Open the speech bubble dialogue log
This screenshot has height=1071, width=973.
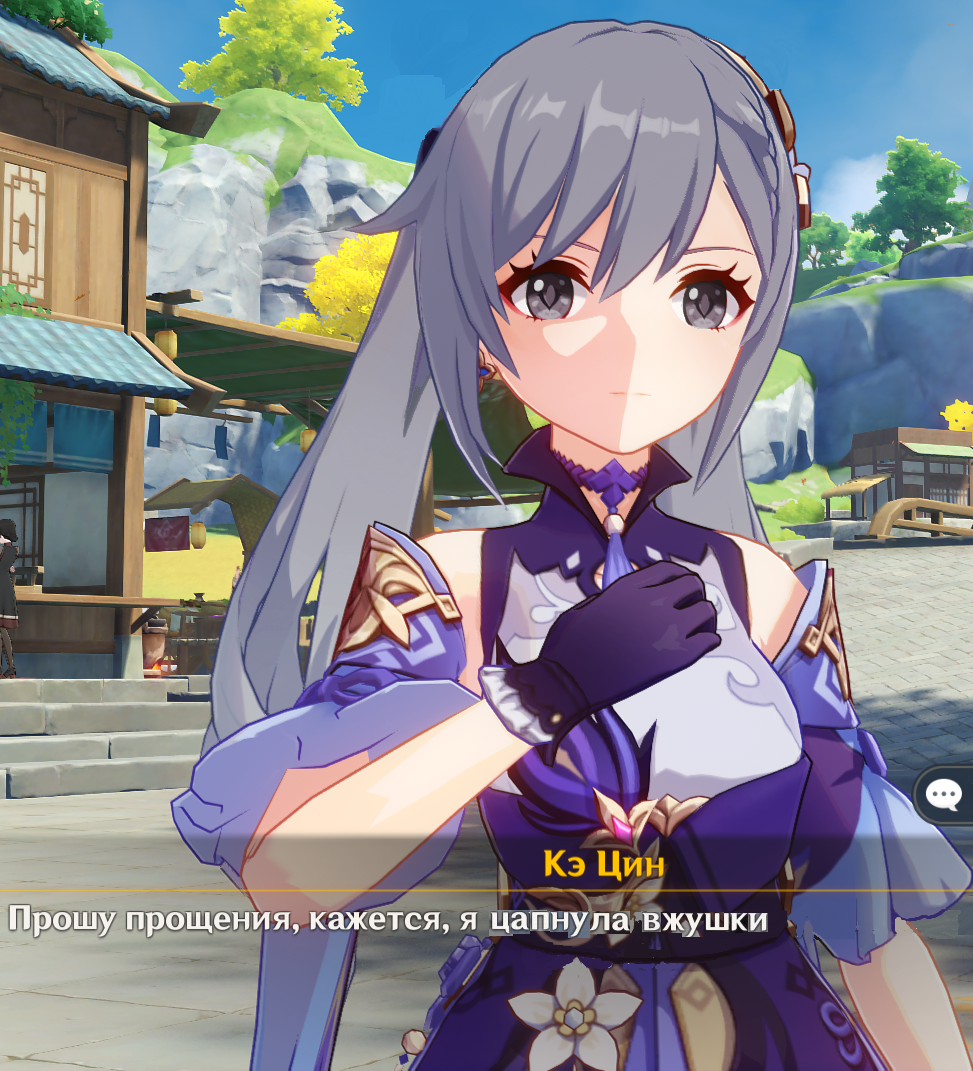click(944, 795)
